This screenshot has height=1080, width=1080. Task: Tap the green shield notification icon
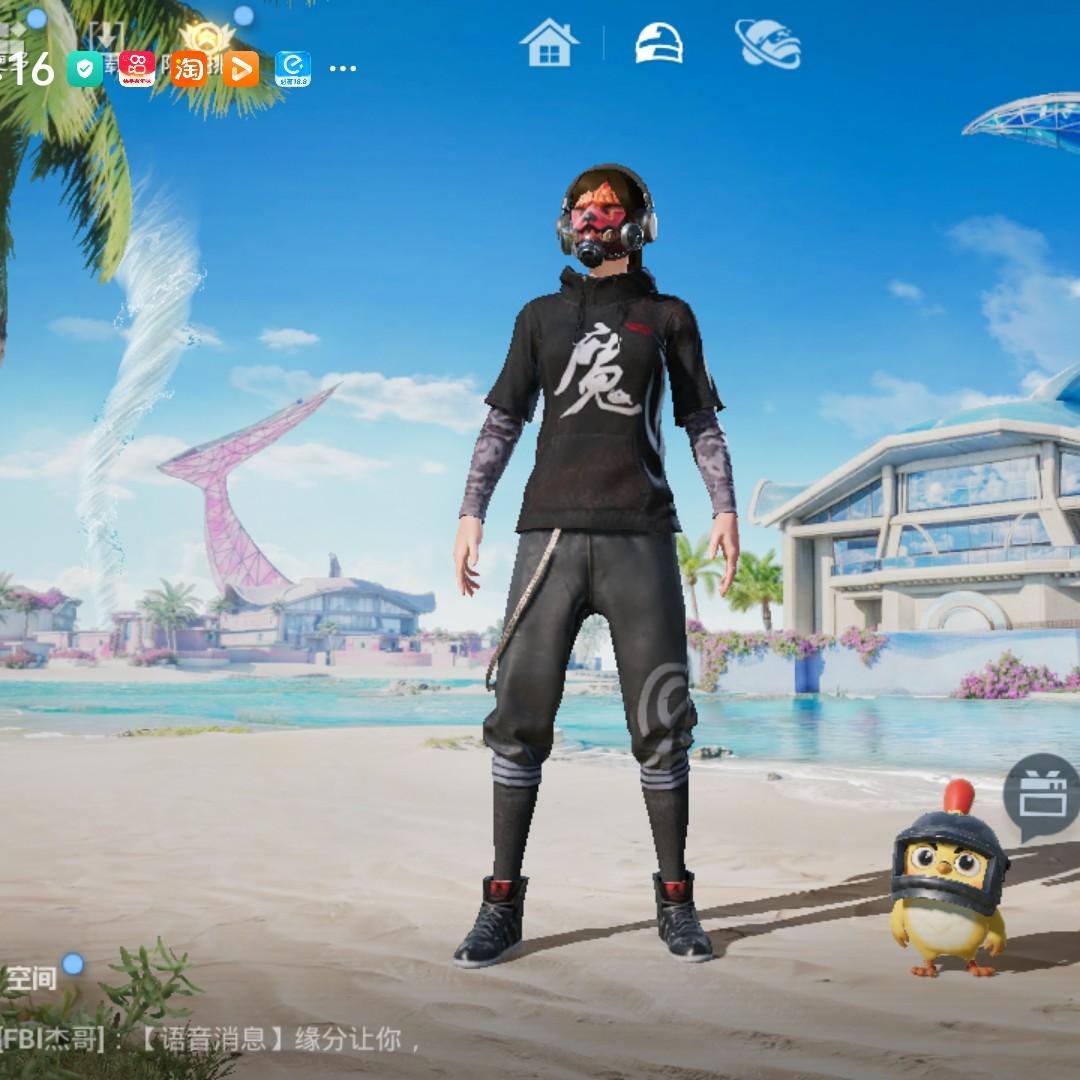pyautogui.click(x=84, y=69)
